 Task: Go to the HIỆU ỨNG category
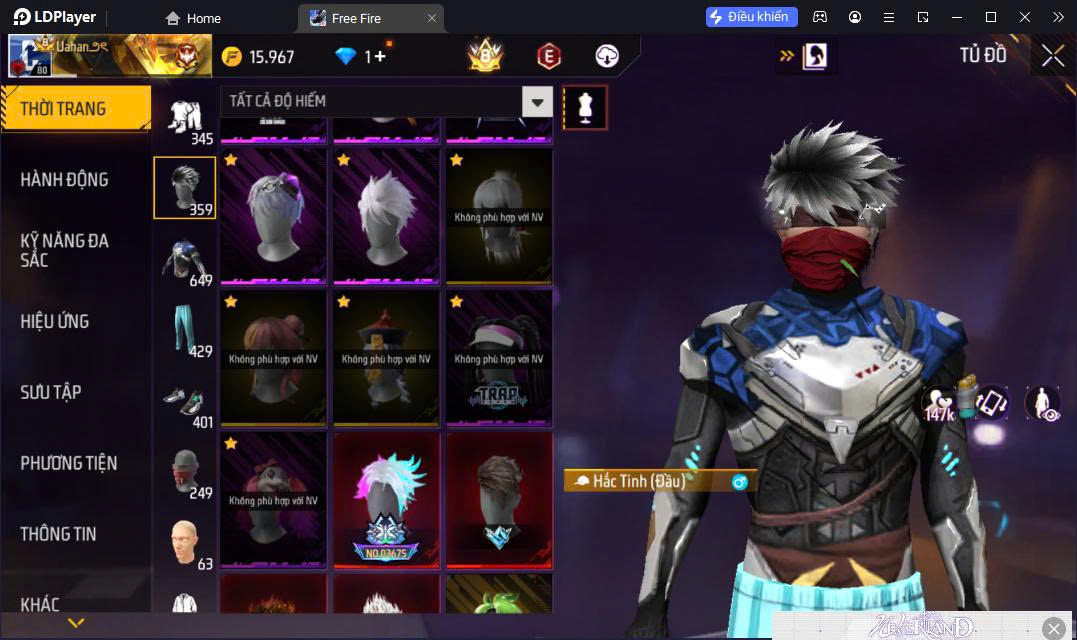(x=55, y=321)
